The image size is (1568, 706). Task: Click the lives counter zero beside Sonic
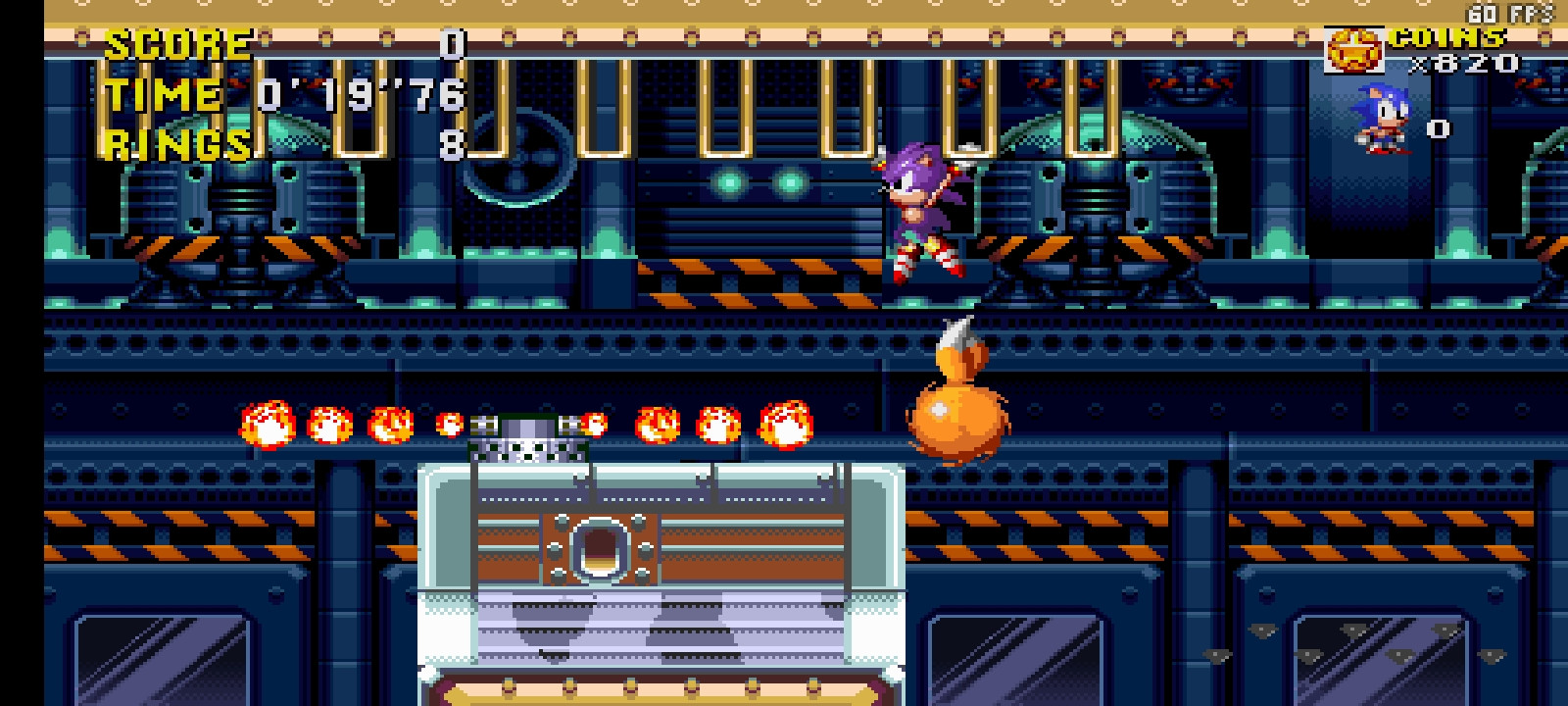pos(1438,126)
